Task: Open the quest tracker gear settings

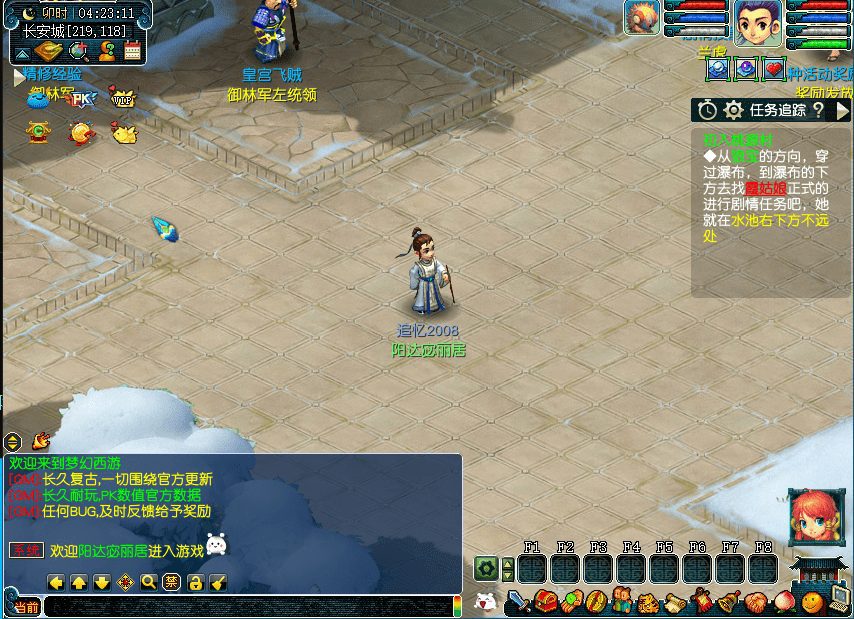Action: click(x=733, y=110)
